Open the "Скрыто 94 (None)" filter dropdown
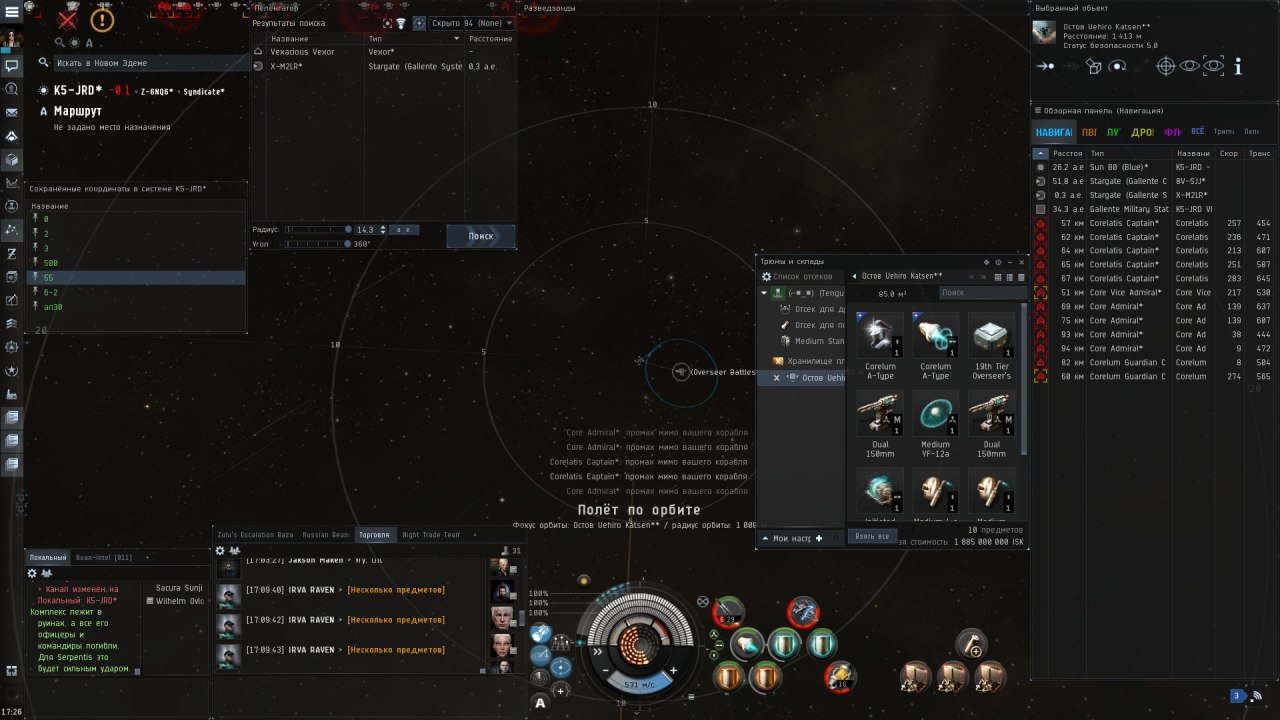The image size is (1280, 720). coord(470,23)
